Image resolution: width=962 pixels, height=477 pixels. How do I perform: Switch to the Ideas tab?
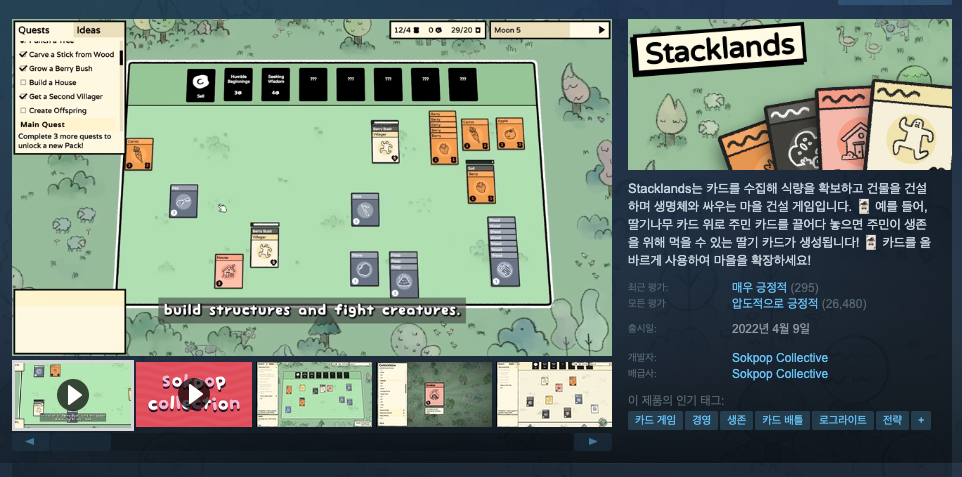(89, 30)
